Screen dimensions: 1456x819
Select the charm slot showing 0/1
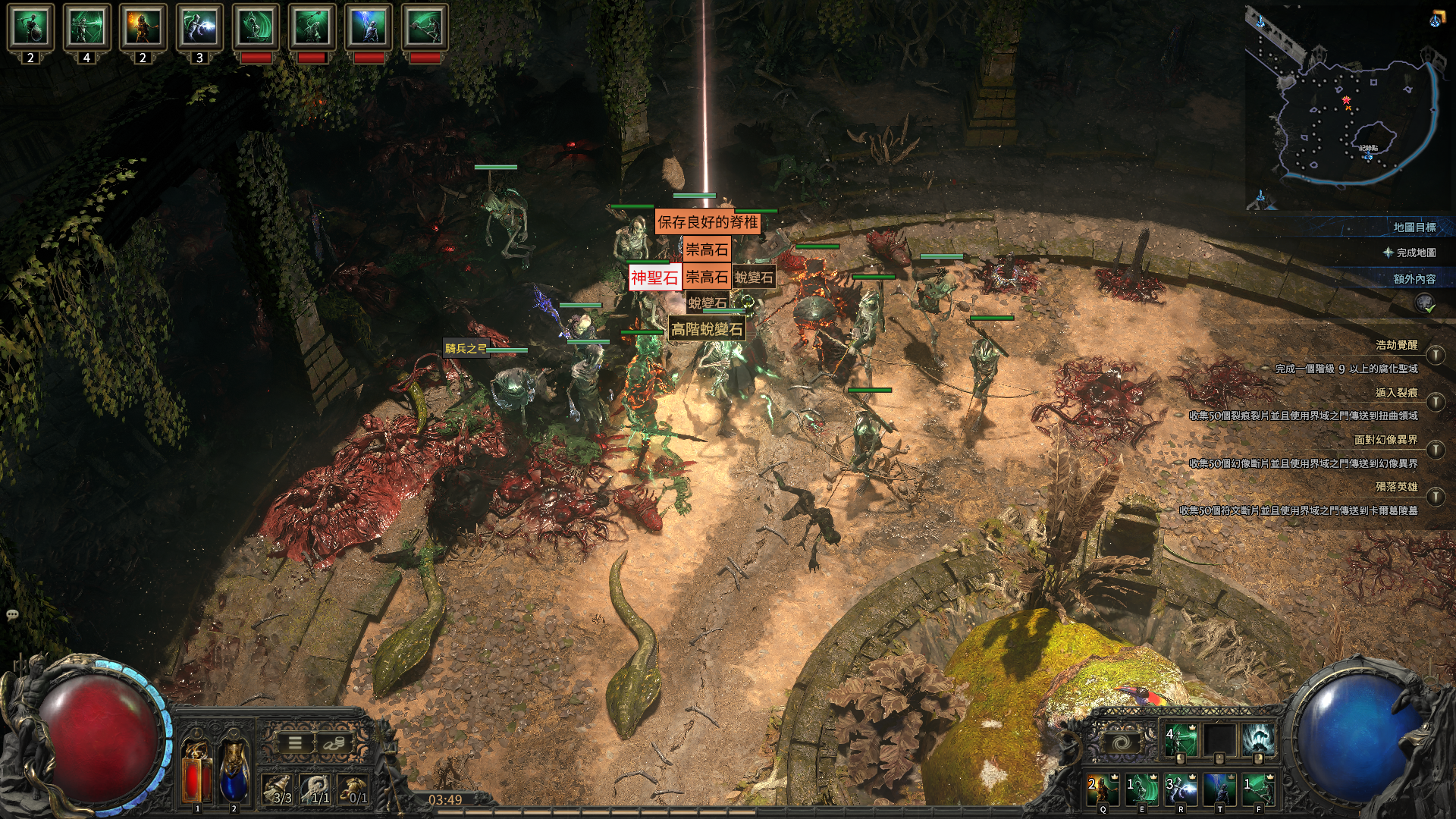click(353, 789)
